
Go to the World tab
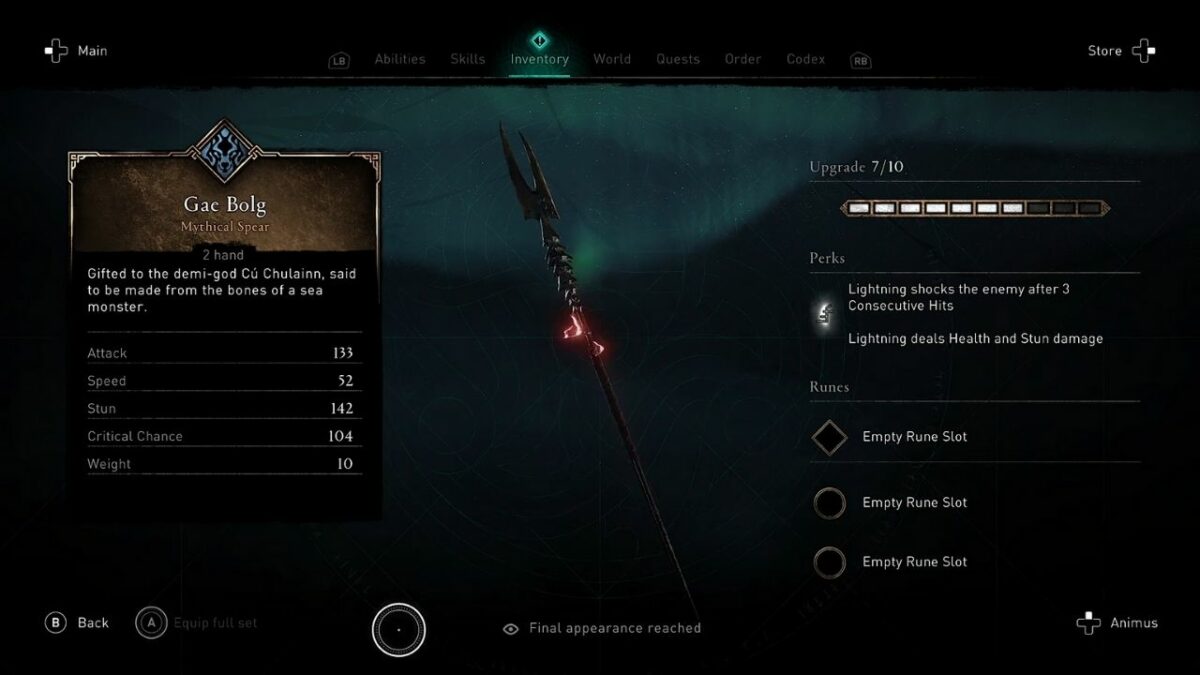tap(612, 59)
